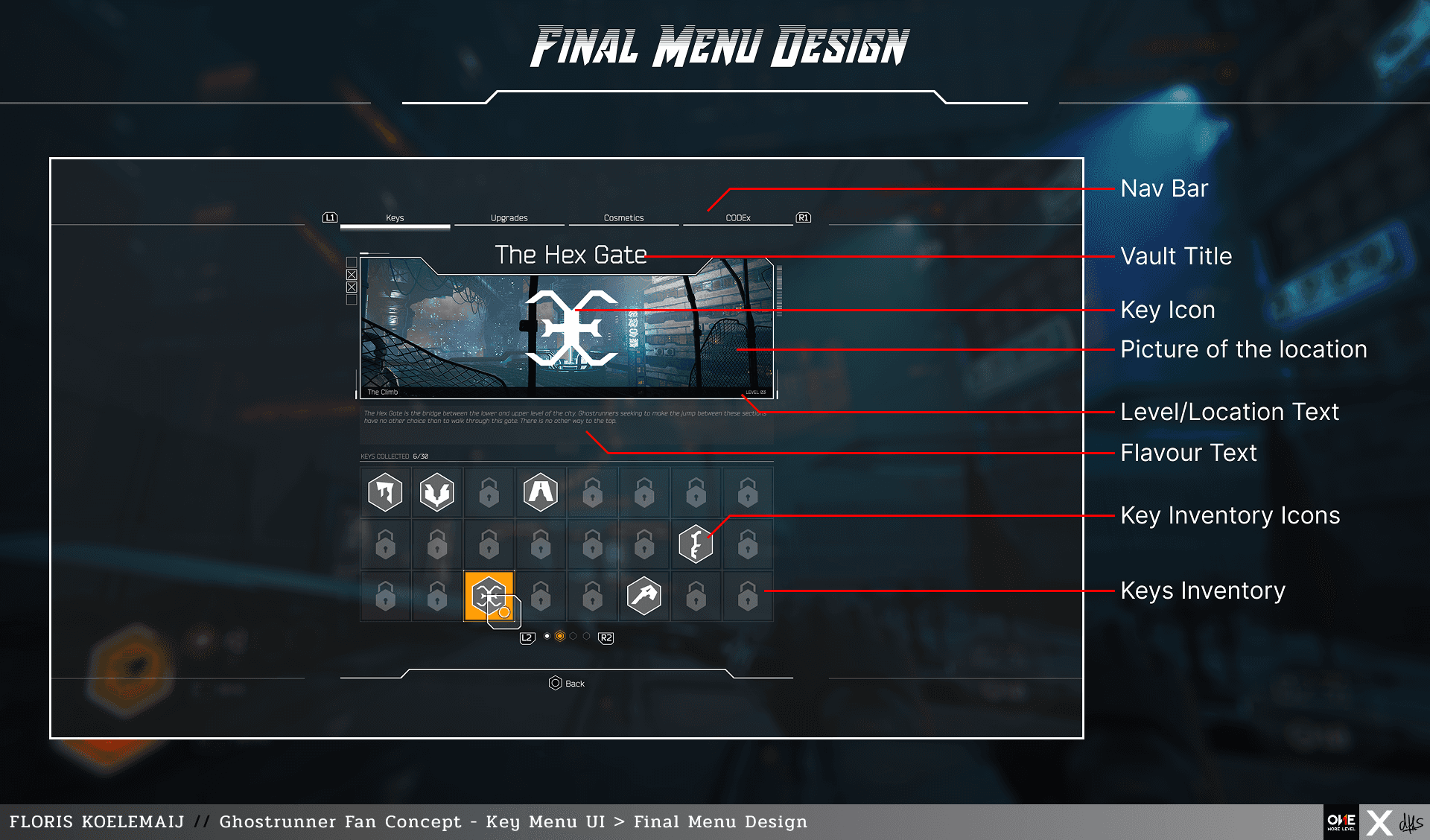Screen dimensions: 1430x840
Task: Click the orange active page indicator dot
Action: click(x=560, y=637)
